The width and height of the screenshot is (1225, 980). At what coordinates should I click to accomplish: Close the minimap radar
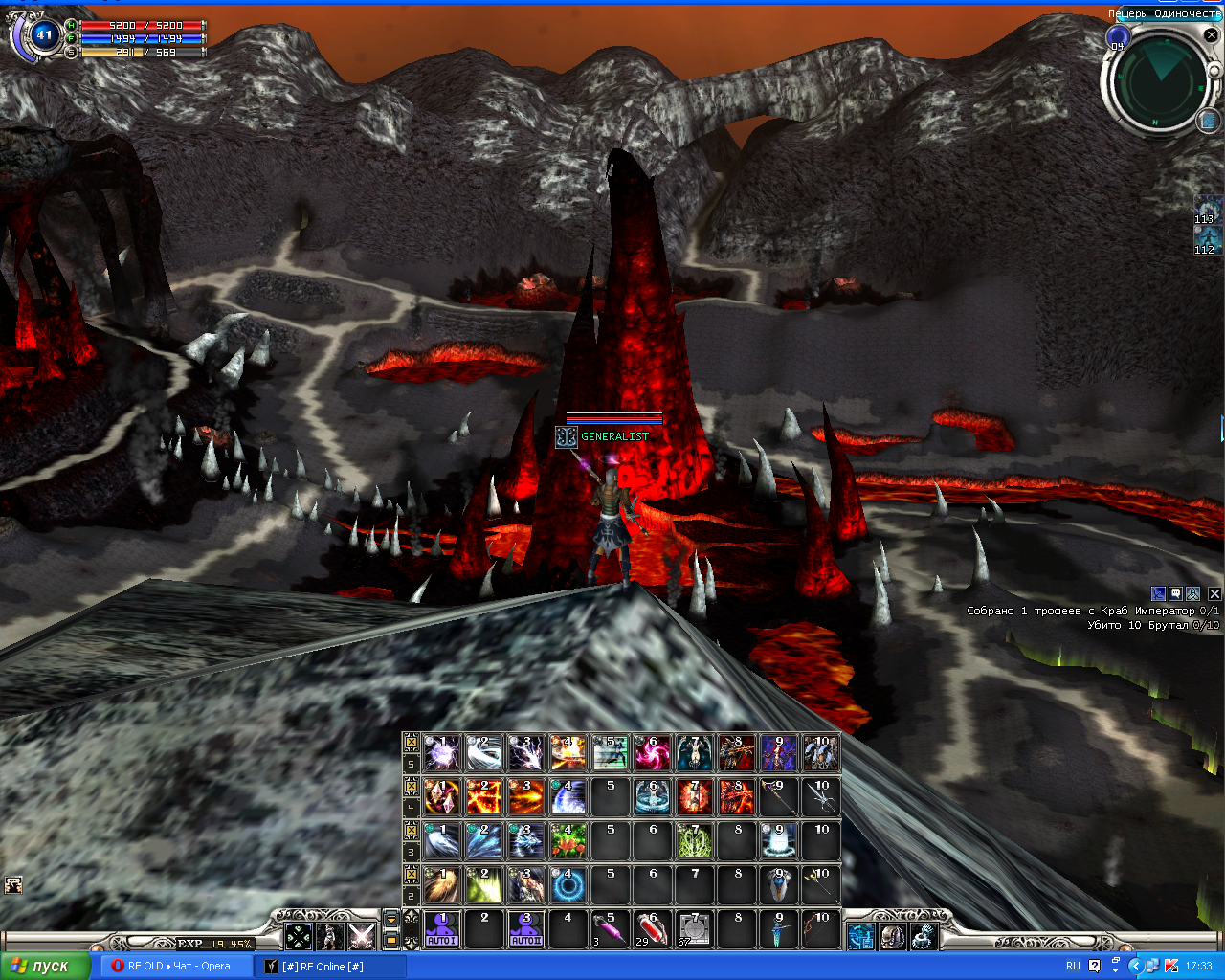(x=1211, y=35)
